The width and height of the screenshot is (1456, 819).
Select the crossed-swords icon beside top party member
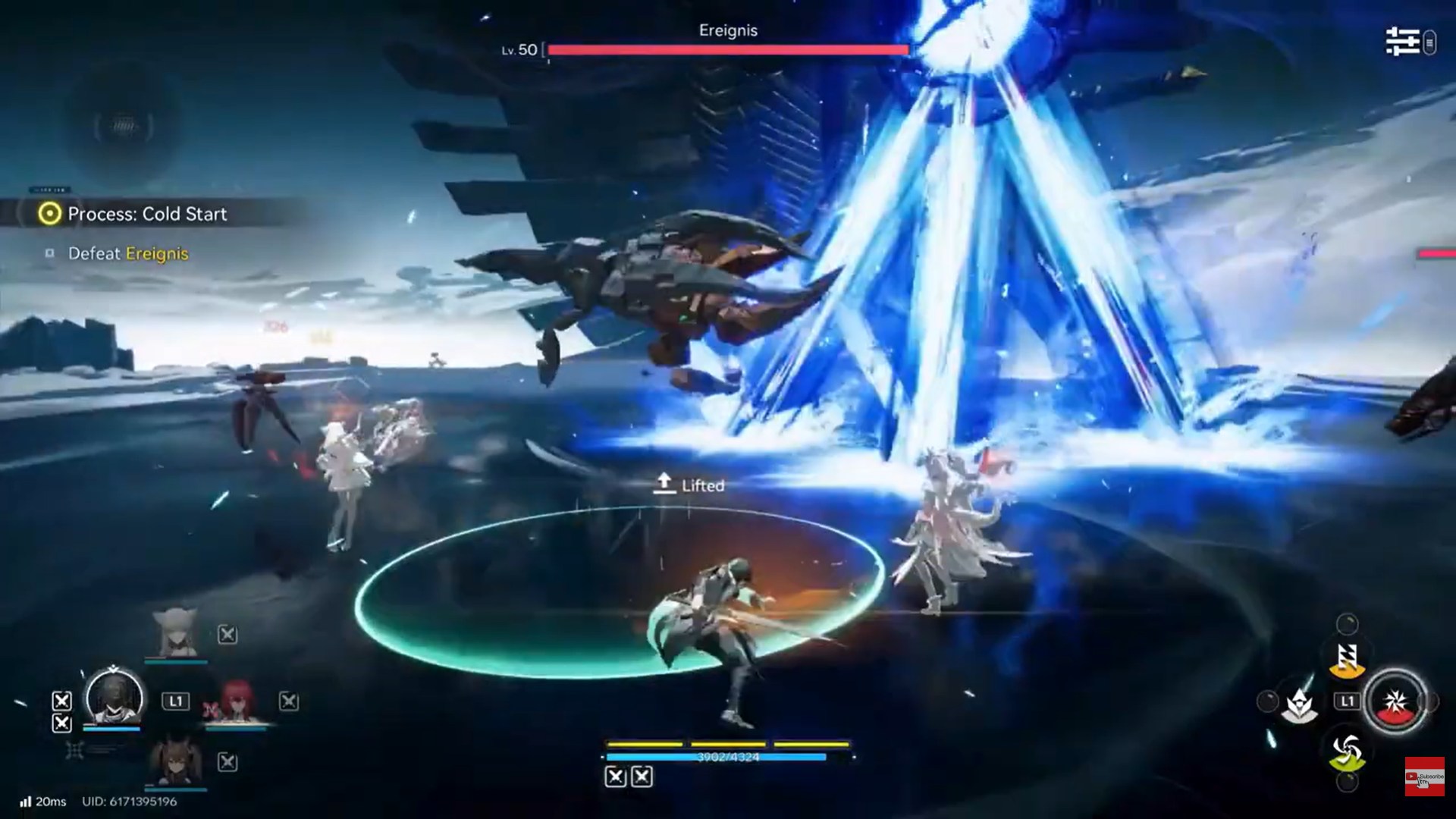coord(227,635)
